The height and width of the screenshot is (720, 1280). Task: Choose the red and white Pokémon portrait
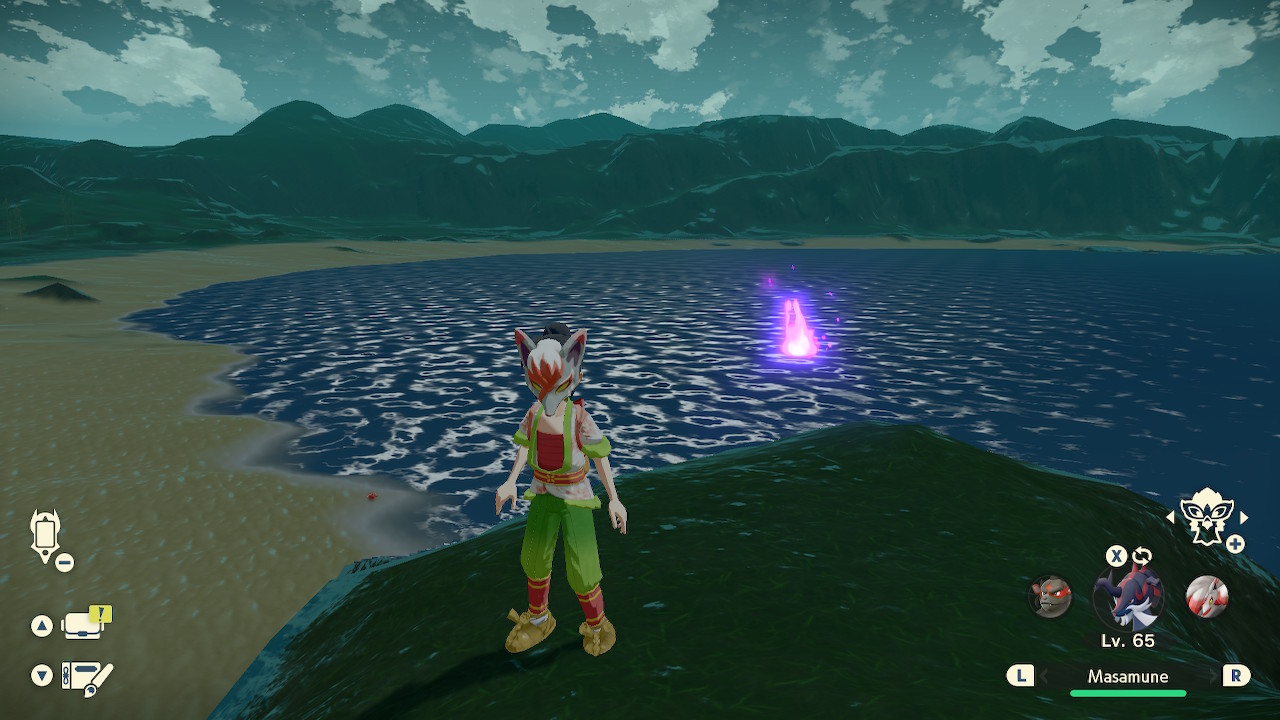pyautogui.click(x=1206, y=597)
